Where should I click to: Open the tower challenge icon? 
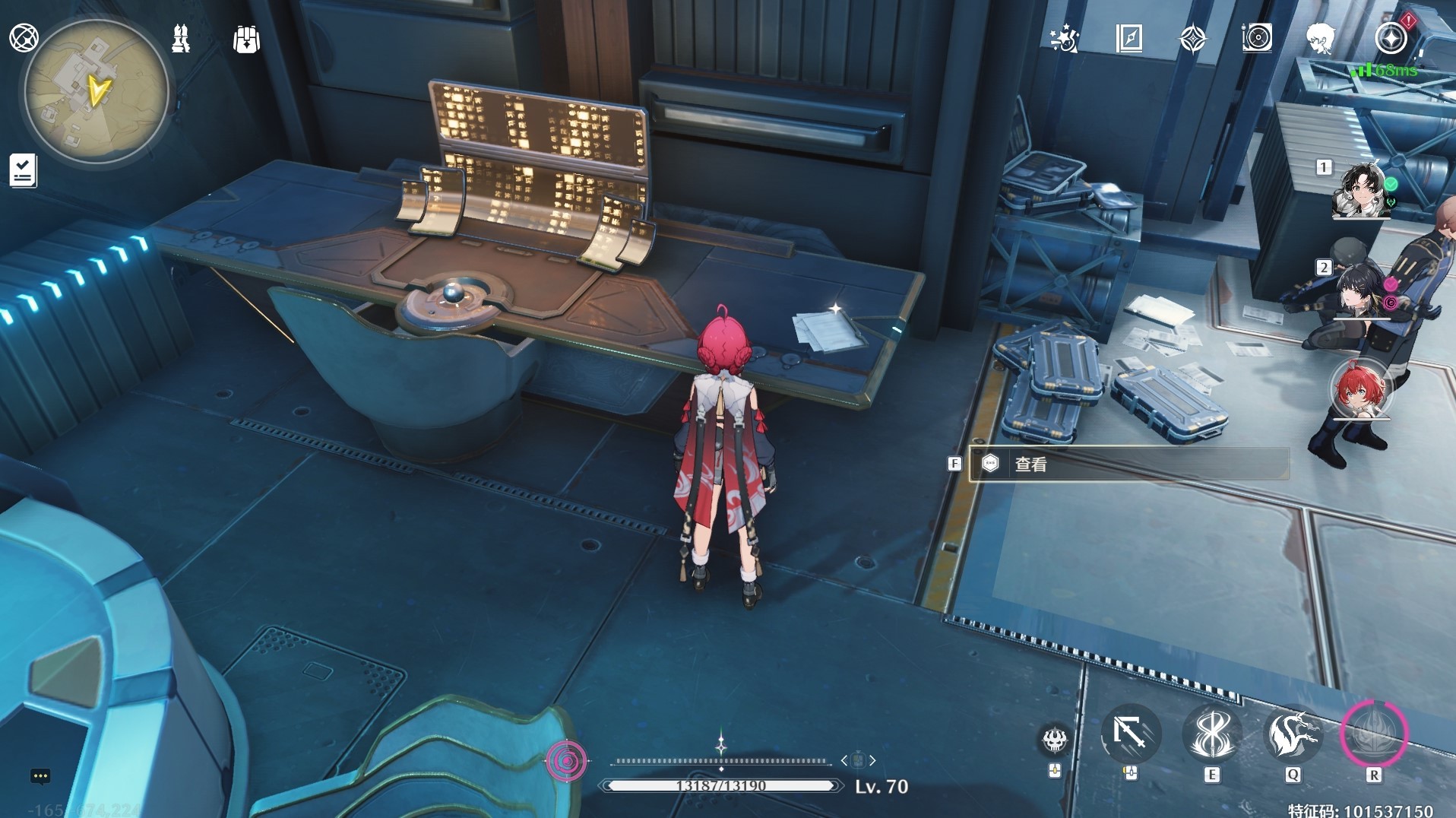click(x=181, y=38)
